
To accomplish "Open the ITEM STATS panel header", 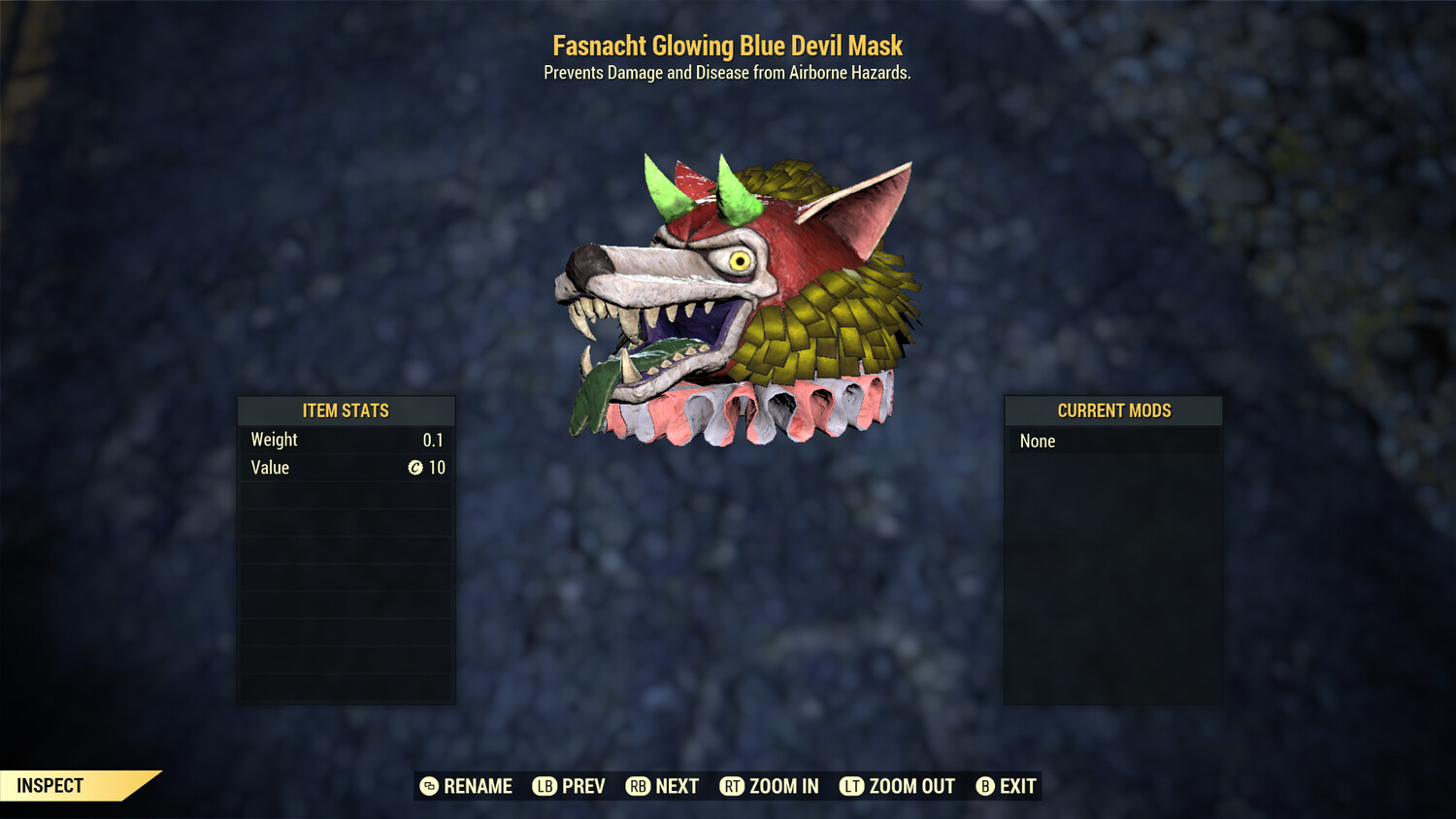I will tap(346, 410).
